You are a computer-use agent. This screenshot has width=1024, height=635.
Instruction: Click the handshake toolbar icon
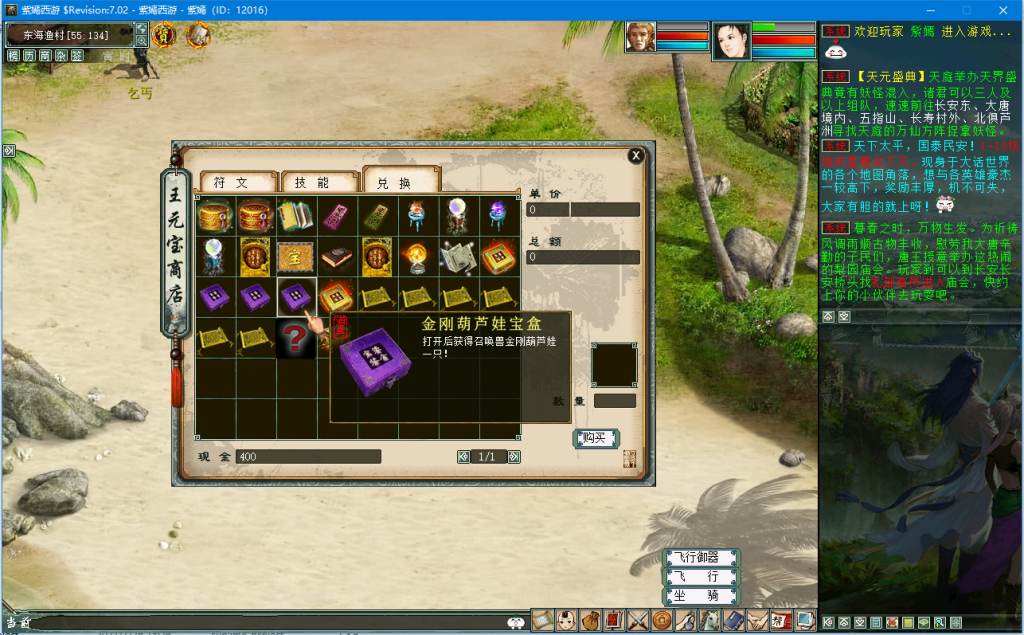pyautogui.click(x=758, y=620)
